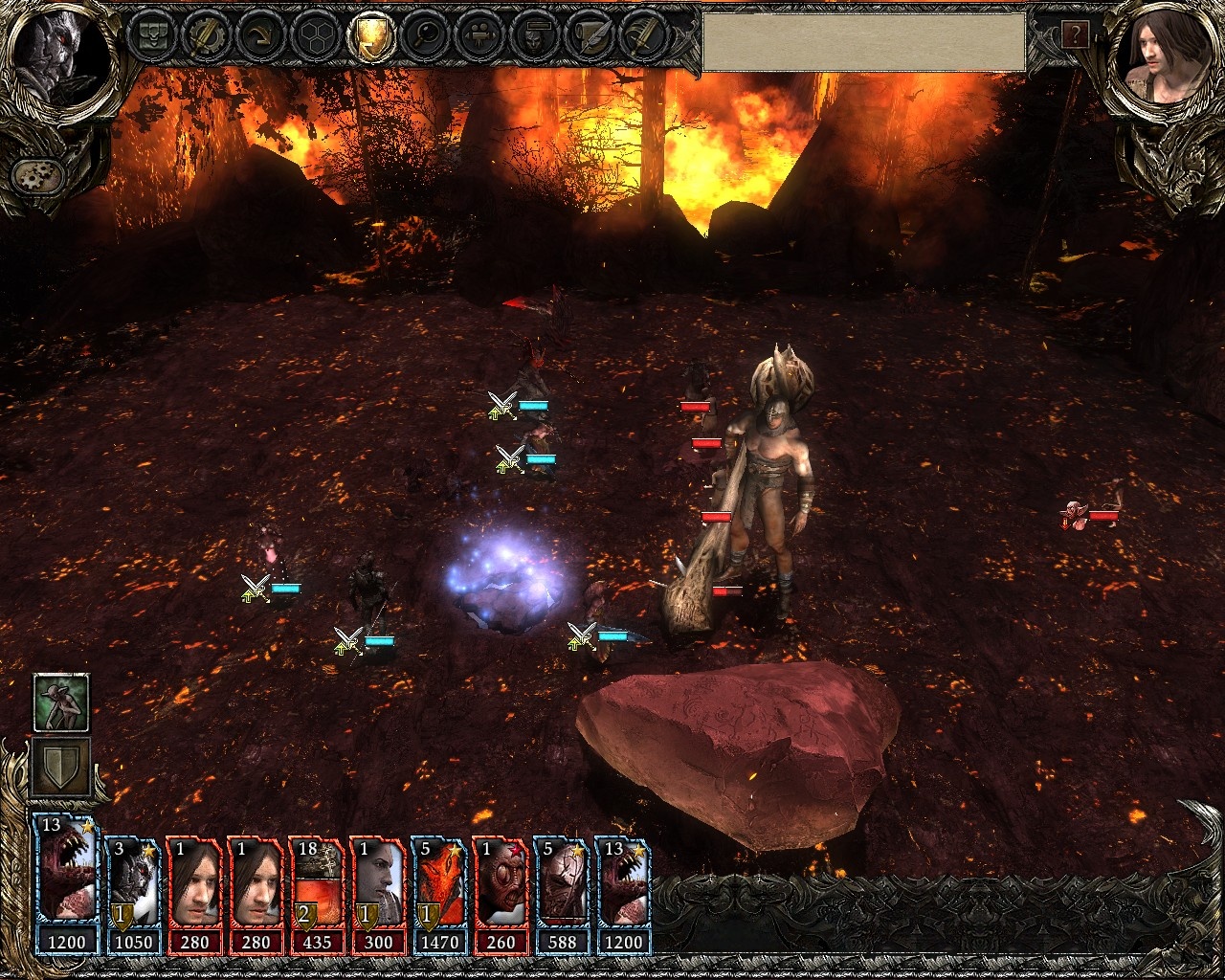Click the gear options button under portrait
The image size is (1225, 980).
pos(37,175)
